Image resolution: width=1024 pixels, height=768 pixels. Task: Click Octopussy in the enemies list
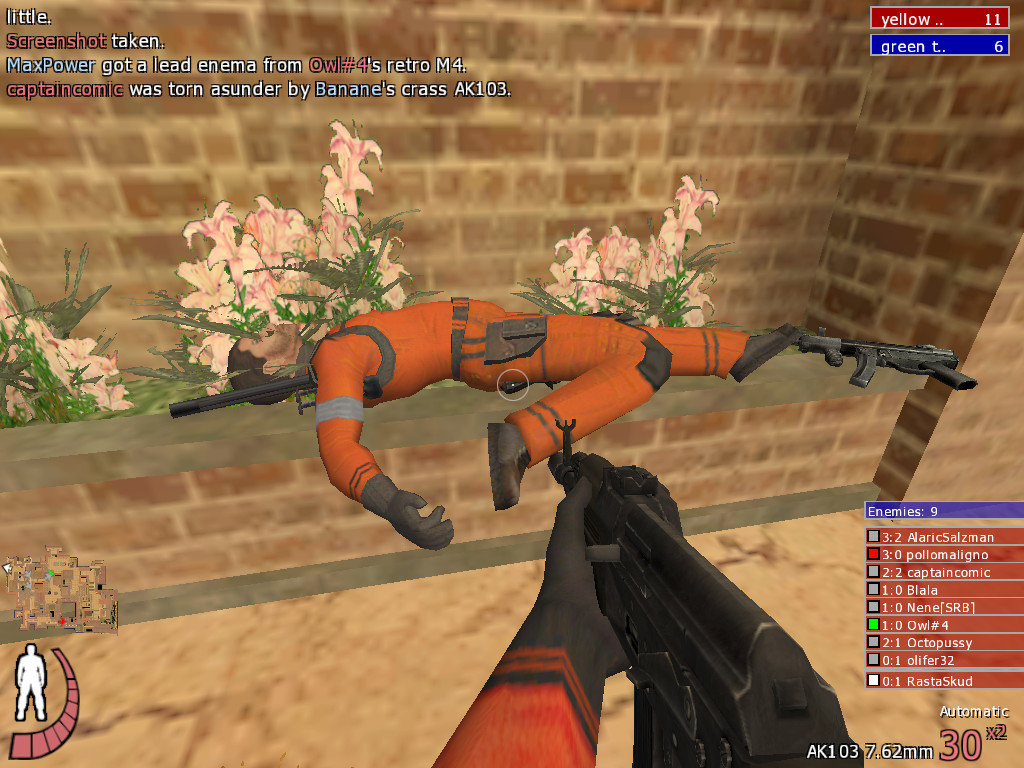point(943,643)
